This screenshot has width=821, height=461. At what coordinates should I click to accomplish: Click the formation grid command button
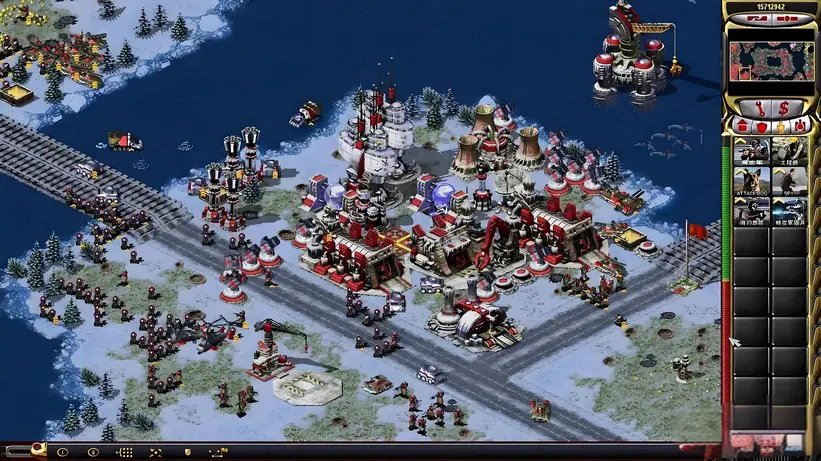[125, 453]
